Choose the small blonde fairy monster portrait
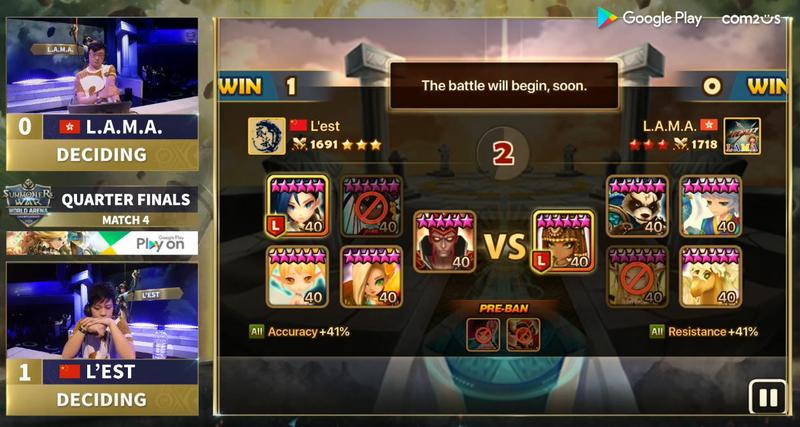Image resolution: width=800 pixels, height=427 pixels. point(298,276)
